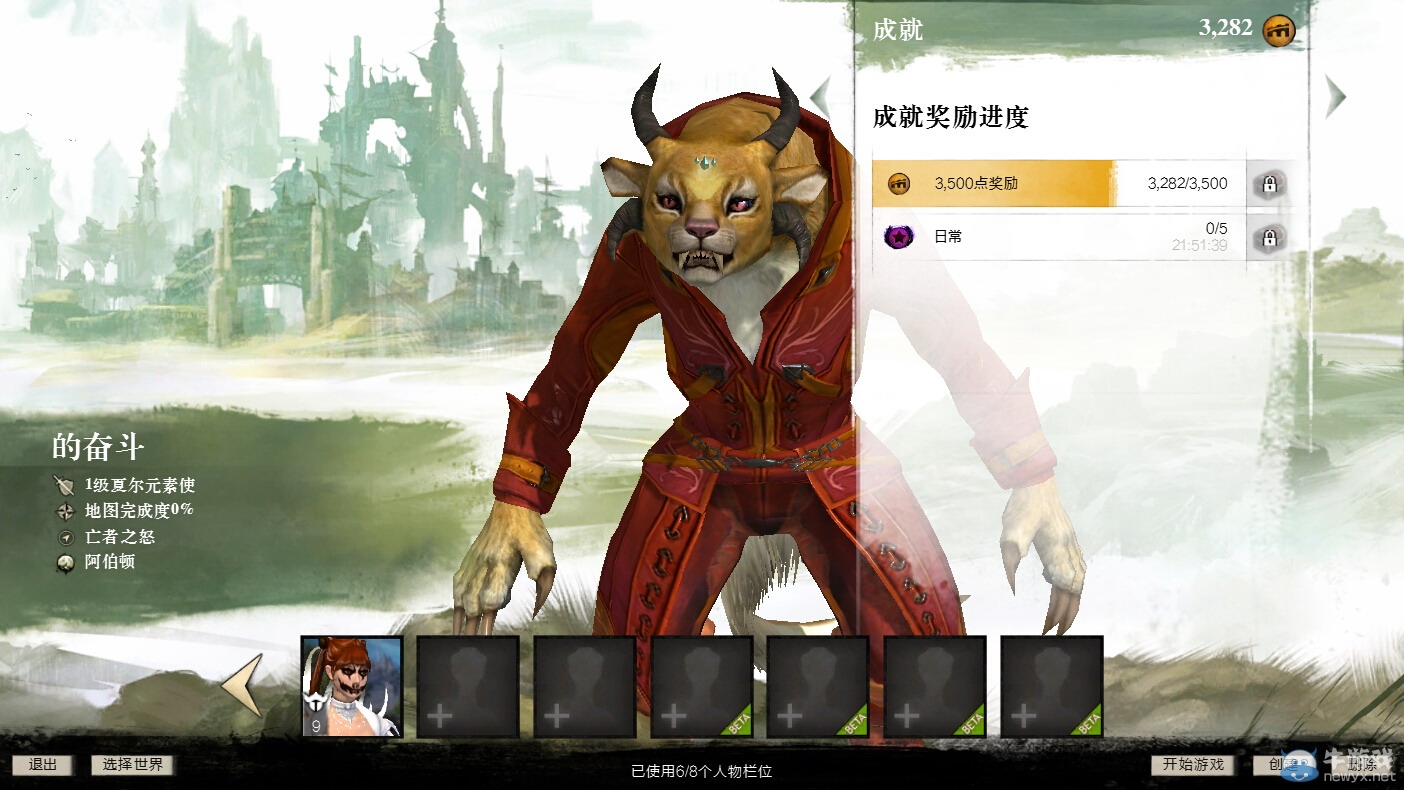This screenshot has height=790, width=1404.
Task: Select the level 9 red-haired character portrait
Action: [352, 687]
